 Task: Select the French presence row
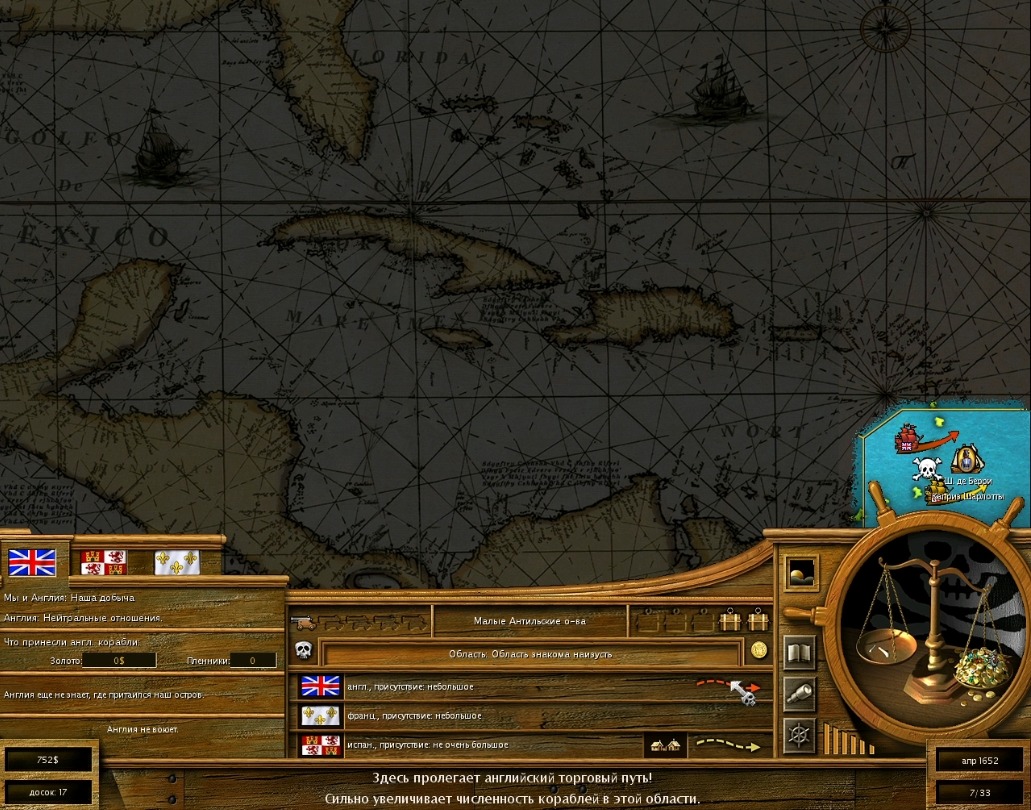coord(500,716)
